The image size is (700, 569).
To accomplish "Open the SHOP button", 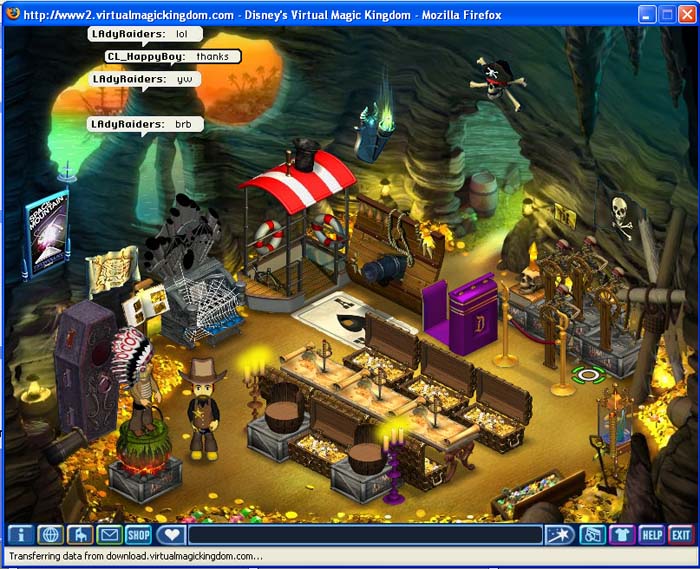I will coord(138,535).
